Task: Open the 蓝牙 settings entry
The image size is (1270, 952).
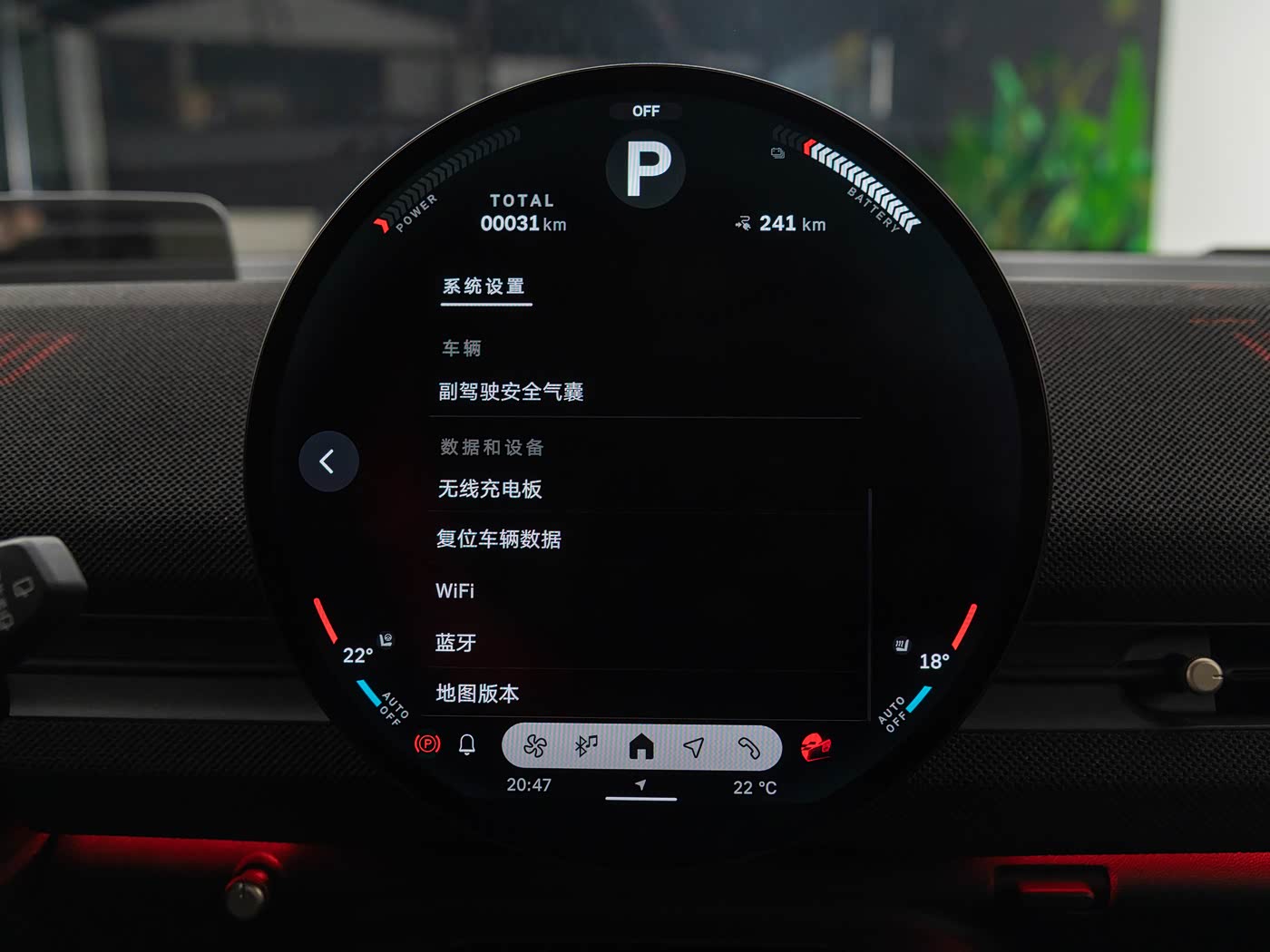Action: tap(456, 643)
